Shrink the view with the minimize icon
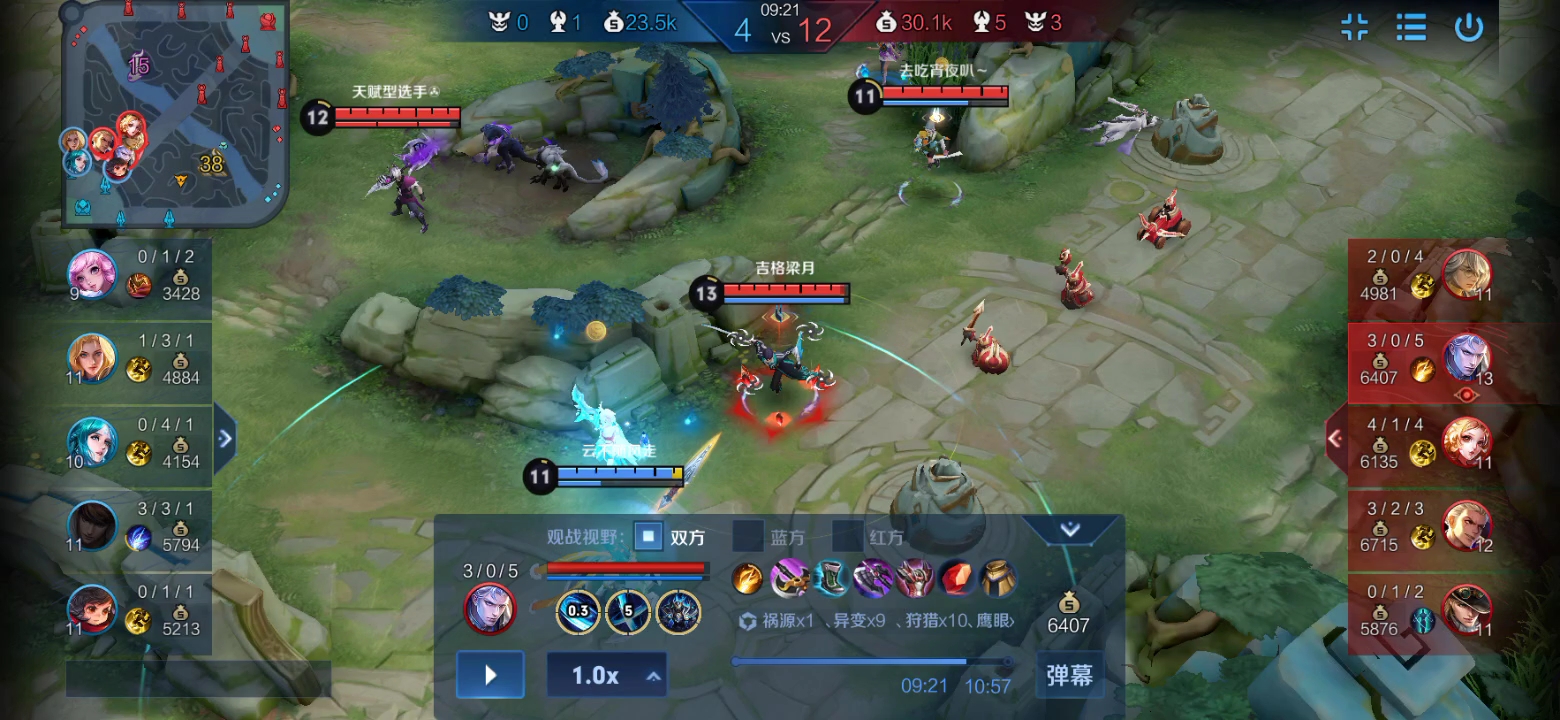Screen dimensions: 1560x720 [1355, 27]
